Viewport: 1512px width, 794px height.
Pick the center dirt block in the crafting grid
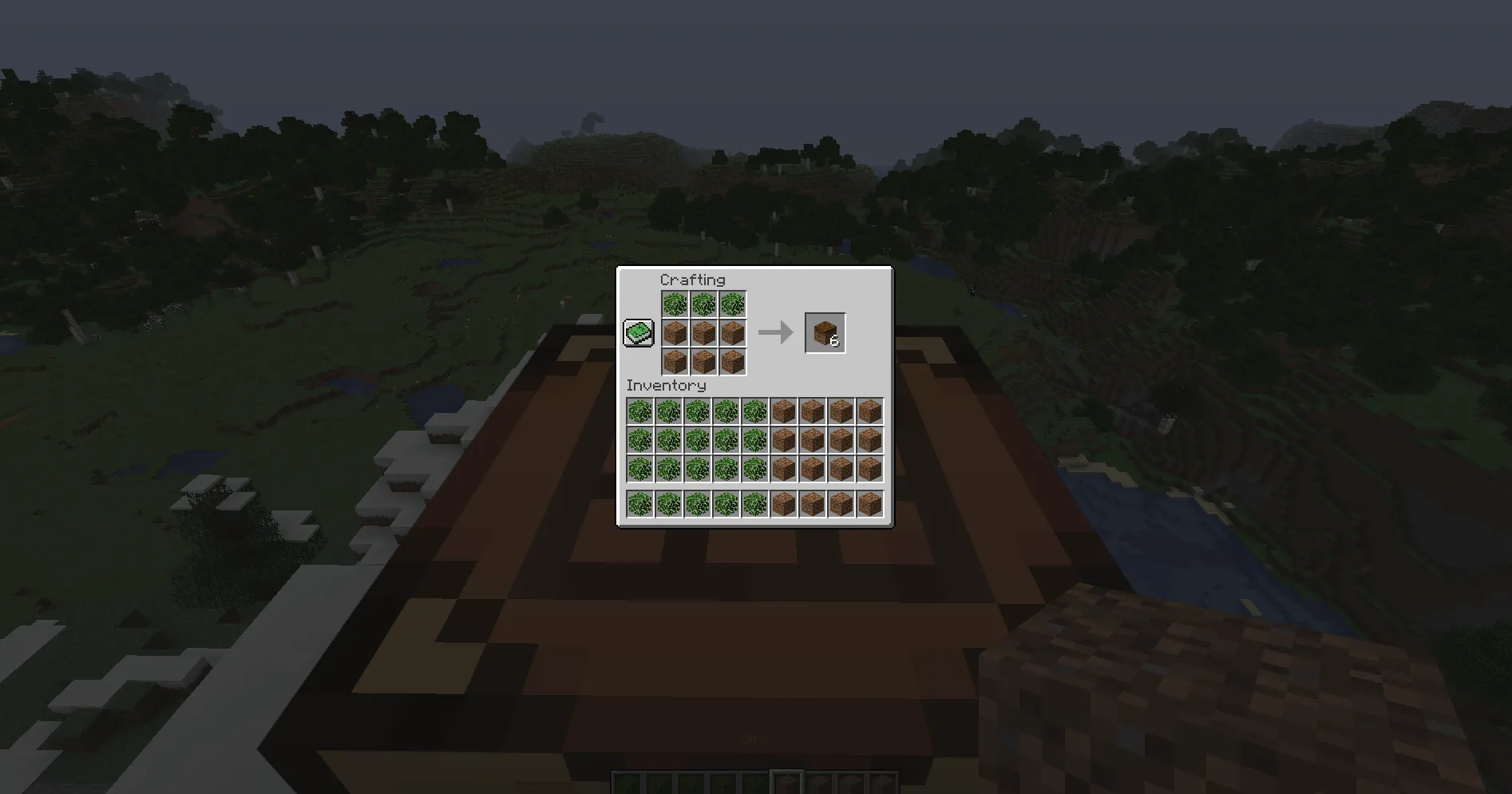point(704,333)
